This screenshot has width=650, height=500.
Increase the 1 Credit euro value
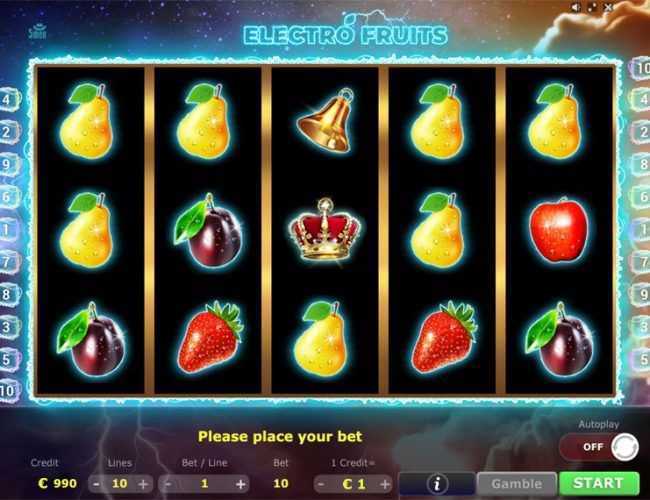pos(386,484)
